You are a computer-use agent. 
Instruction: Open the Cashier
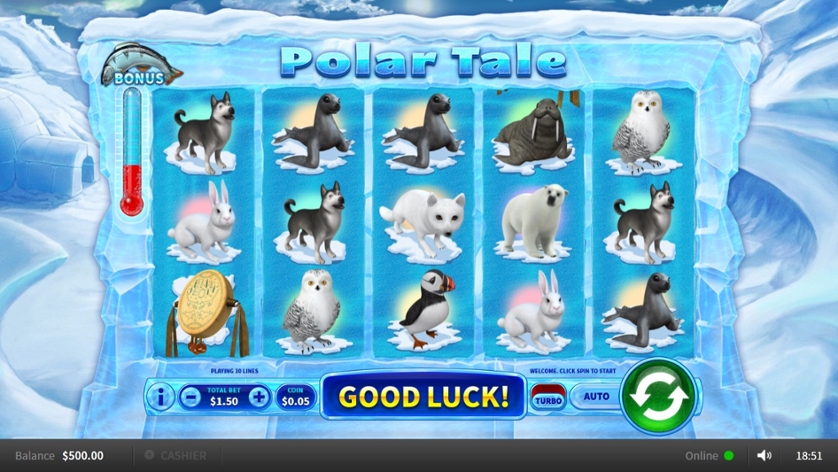pyautogui.click(x=176, y=455)
